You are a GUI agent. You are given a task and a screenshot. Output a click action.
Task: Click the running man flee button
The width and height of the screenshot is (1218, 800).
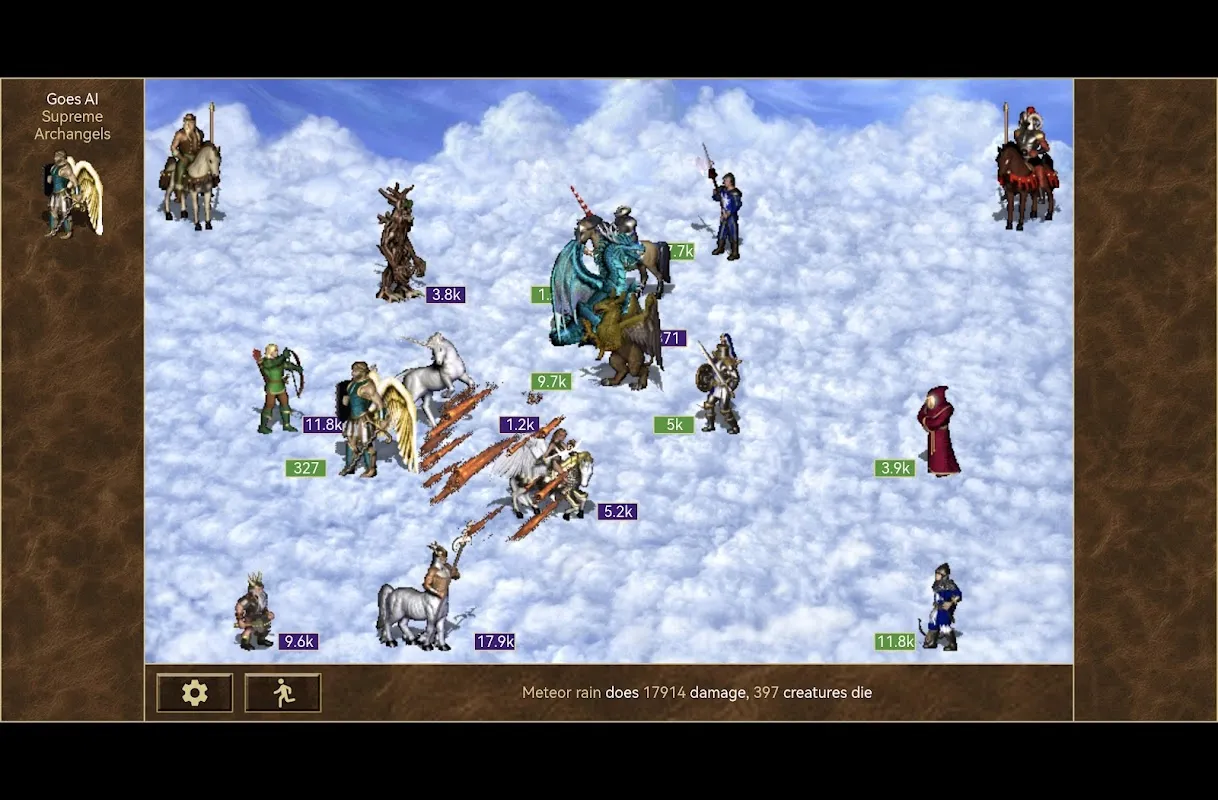(283, 692)
